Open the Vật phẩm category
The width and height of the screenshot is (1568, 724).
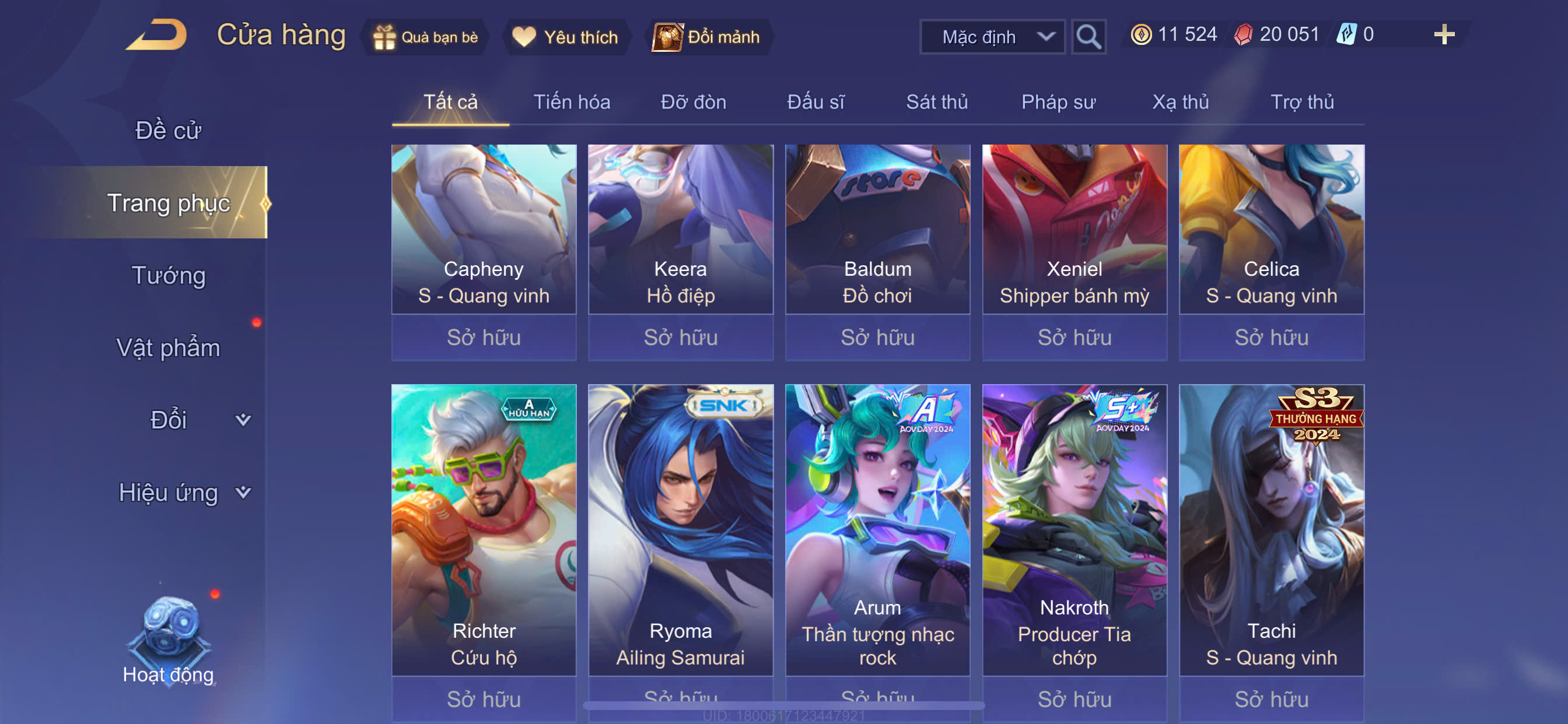pyautogui.click(x=168, y=347)
